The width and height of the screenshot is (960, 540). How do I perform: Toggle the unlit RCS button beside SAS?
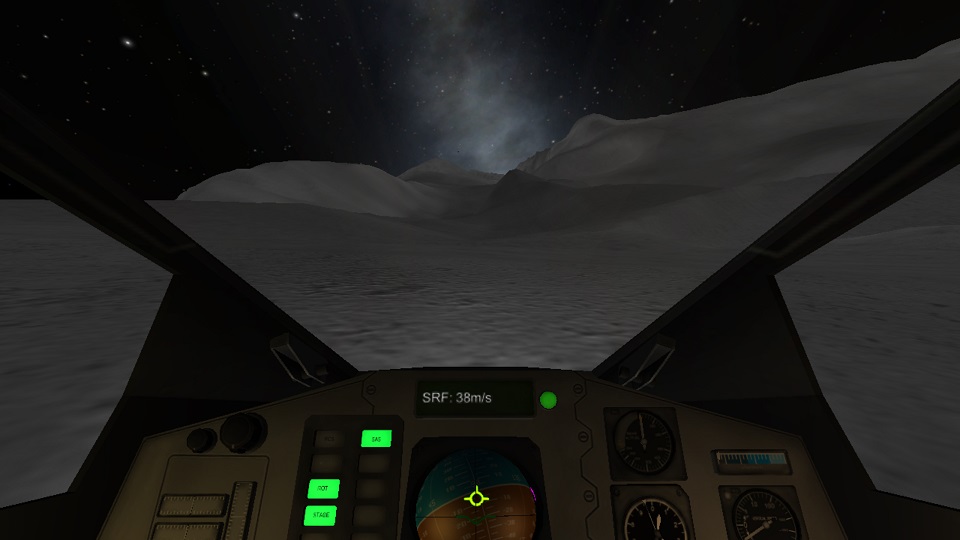327,438
